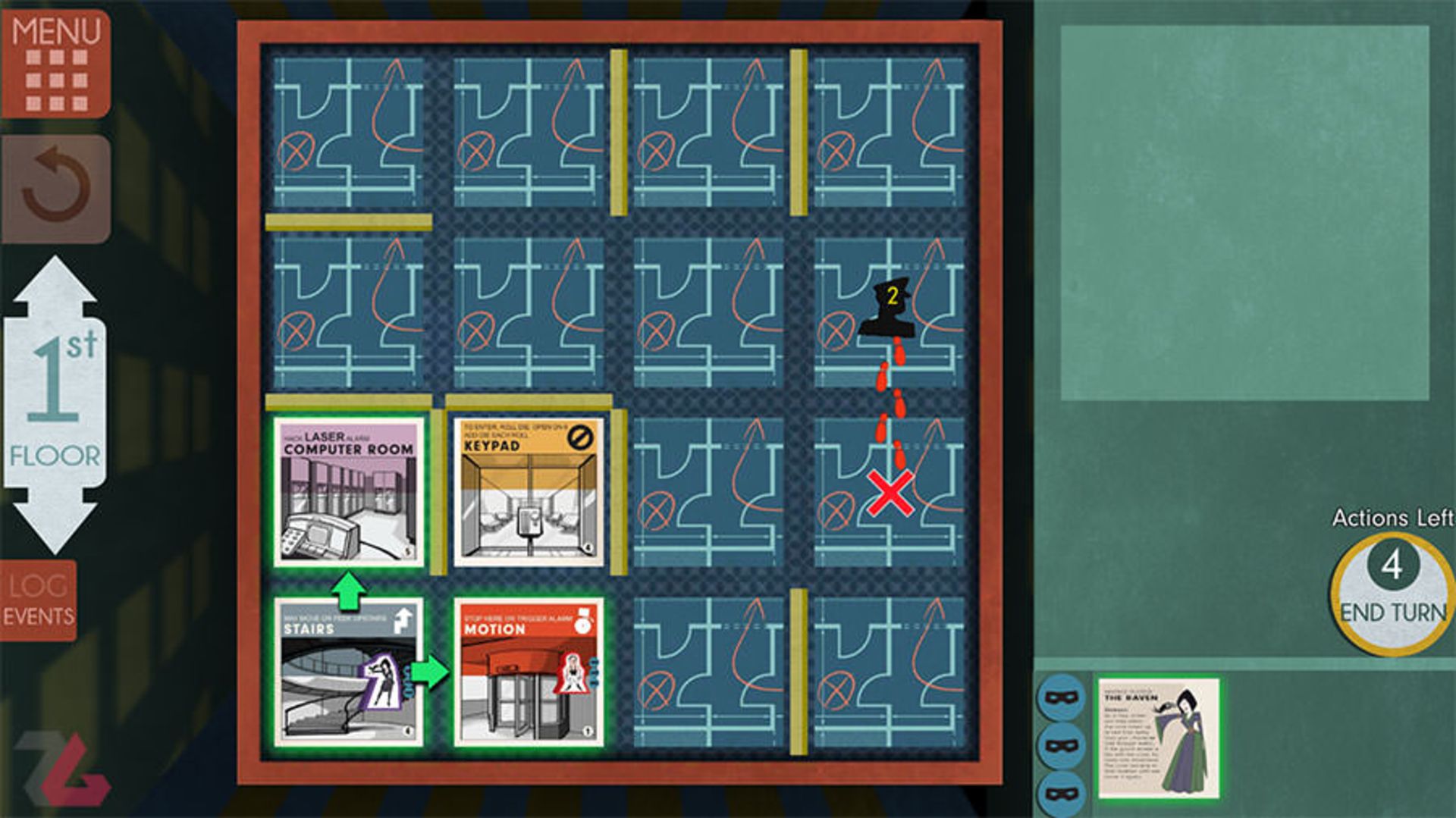Click the green up arrow move indicator
The image size is (1456, 818).
point(348,591)
